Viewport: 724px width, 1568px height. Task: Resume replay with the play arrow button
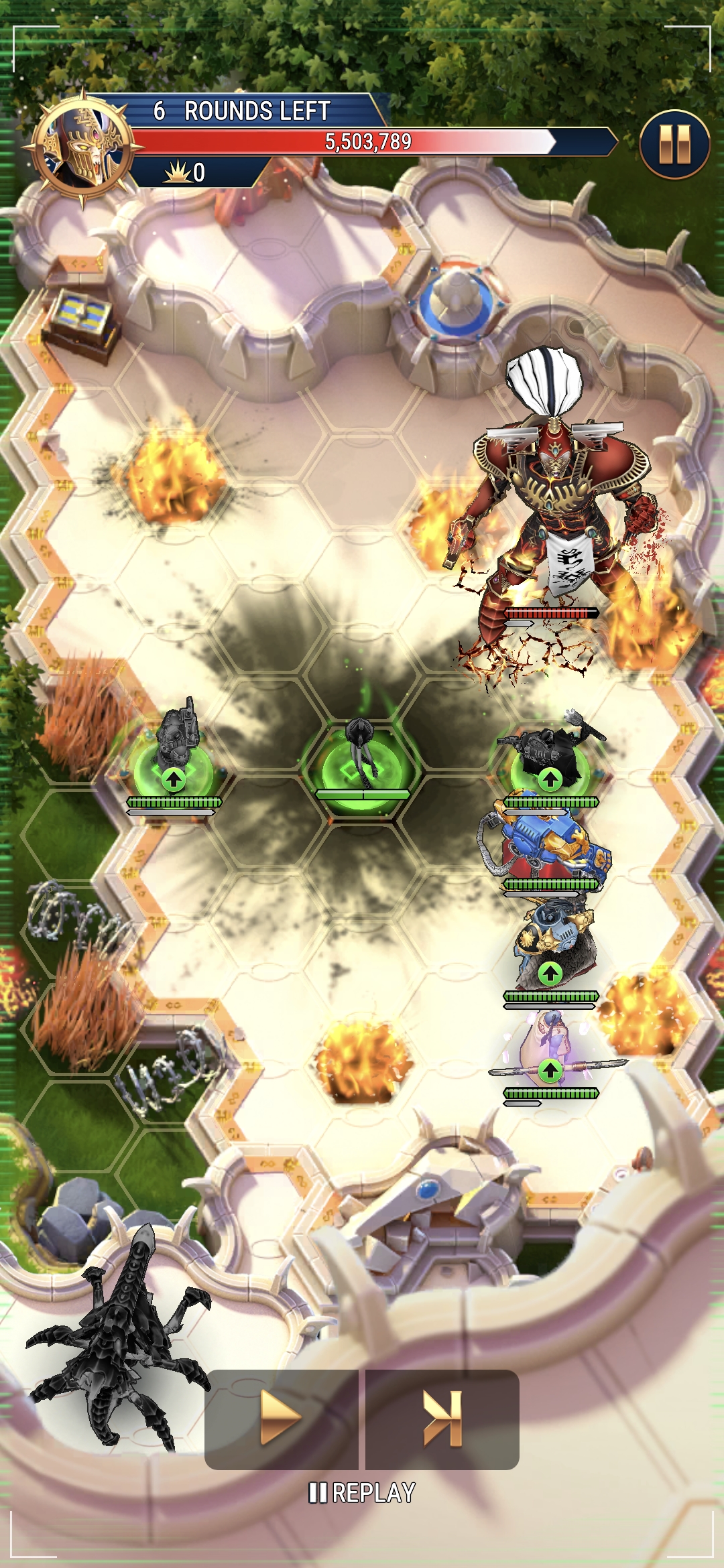(281, 1419)
